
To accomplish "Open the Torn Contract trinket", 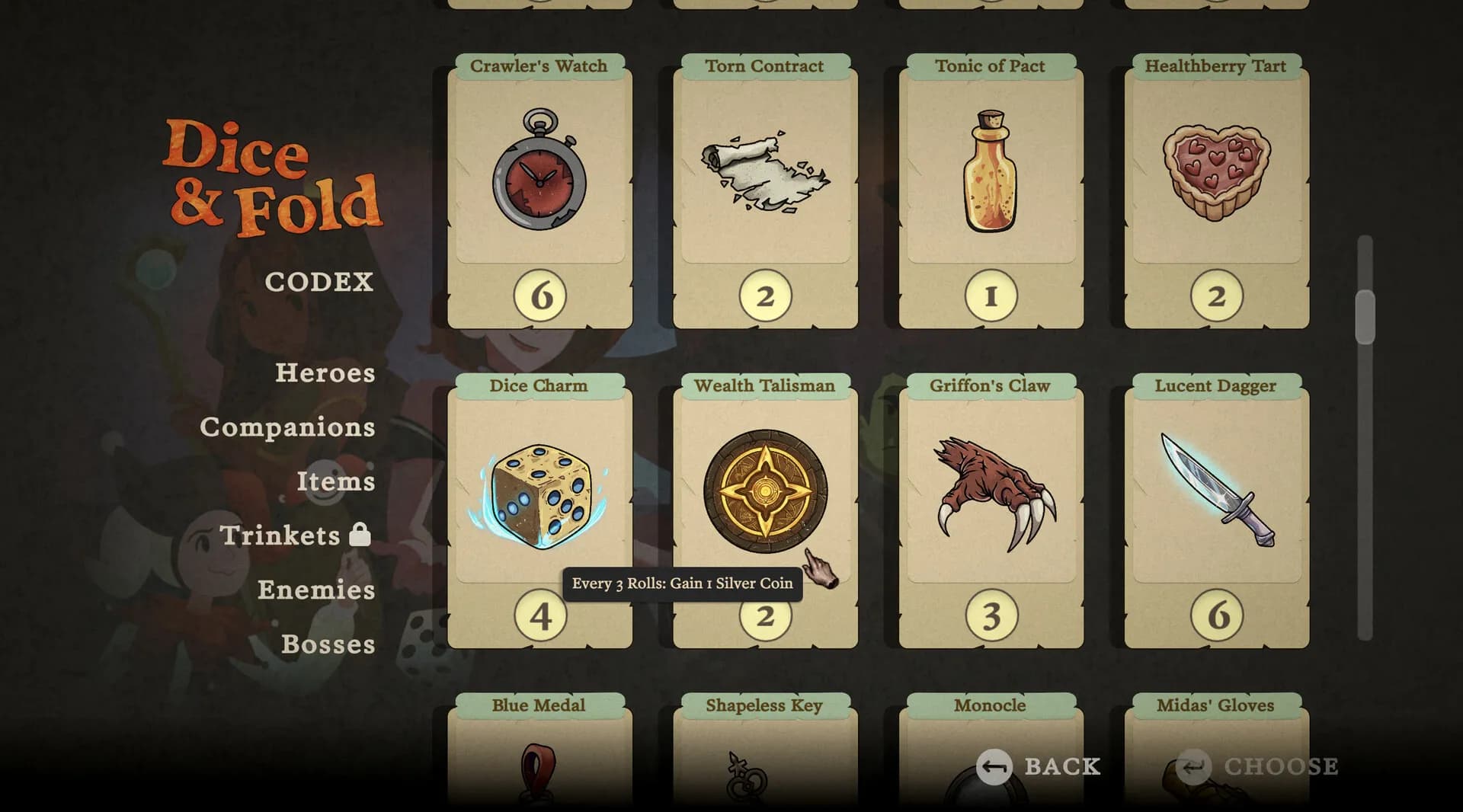I will coord(764,190).
